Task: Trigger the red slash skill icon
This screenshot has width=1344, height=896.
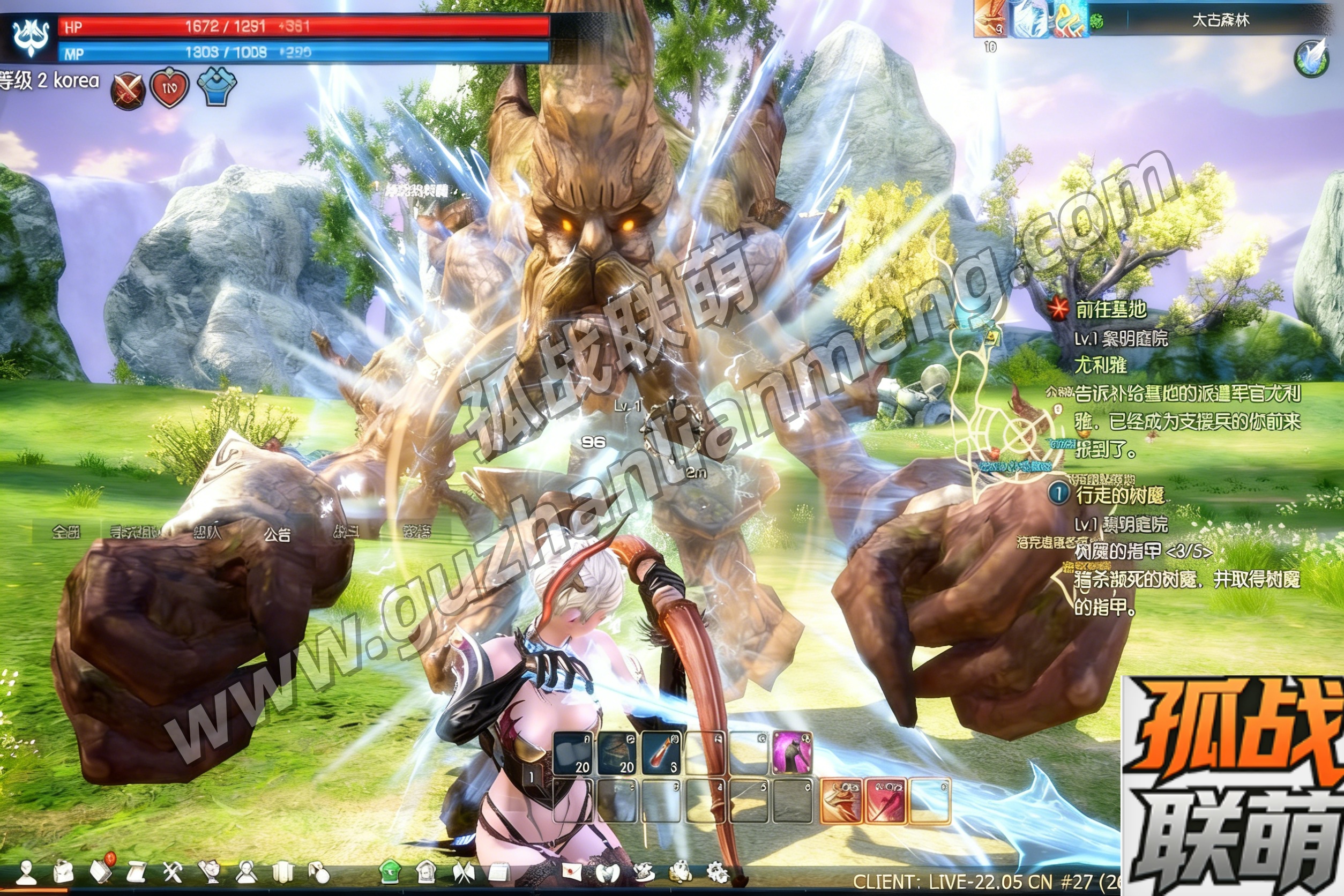Action: click(x=885, y=801)
